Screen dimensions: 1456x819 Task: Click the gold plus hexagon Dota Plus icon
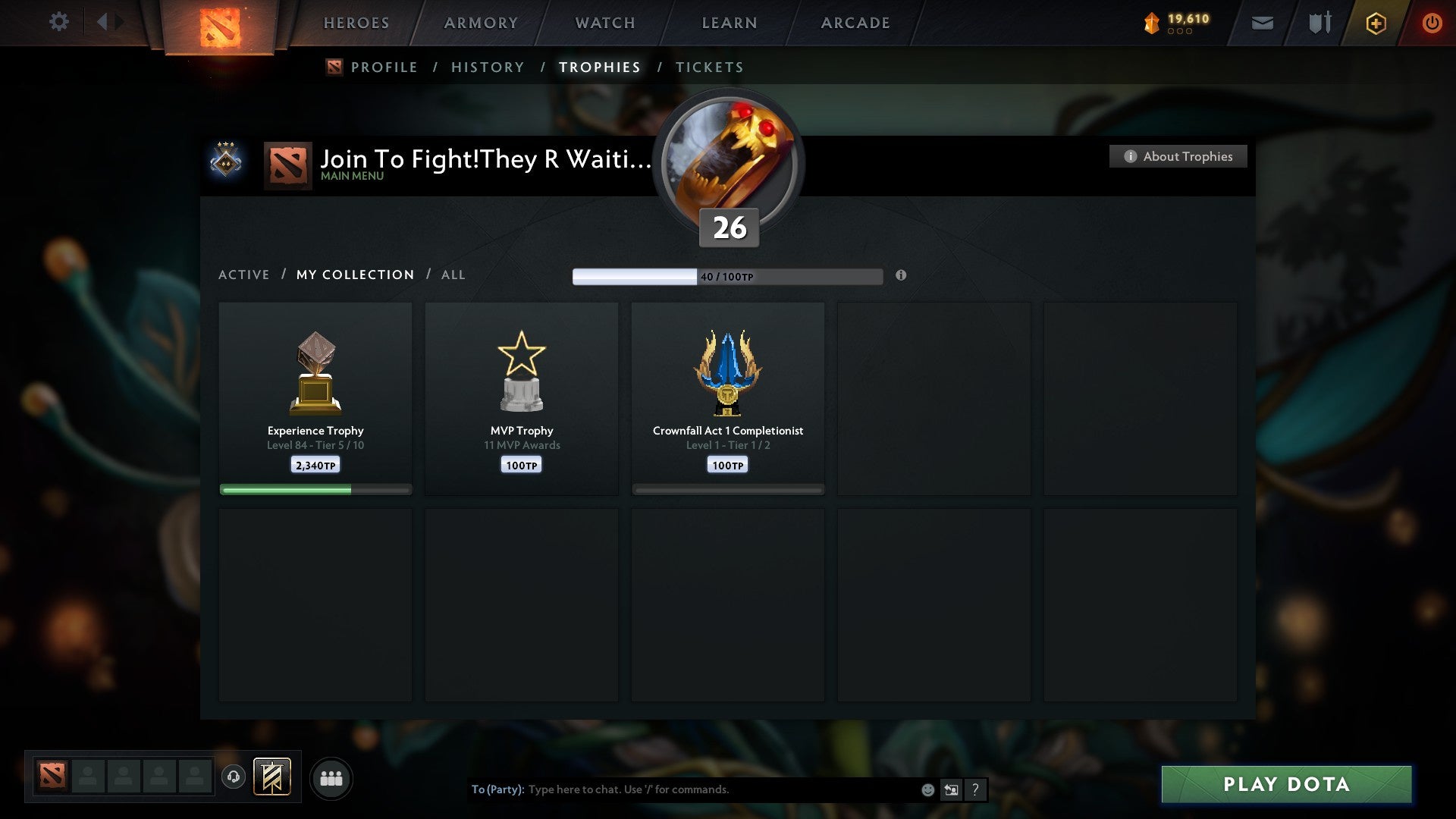[x=1375, y=23]
